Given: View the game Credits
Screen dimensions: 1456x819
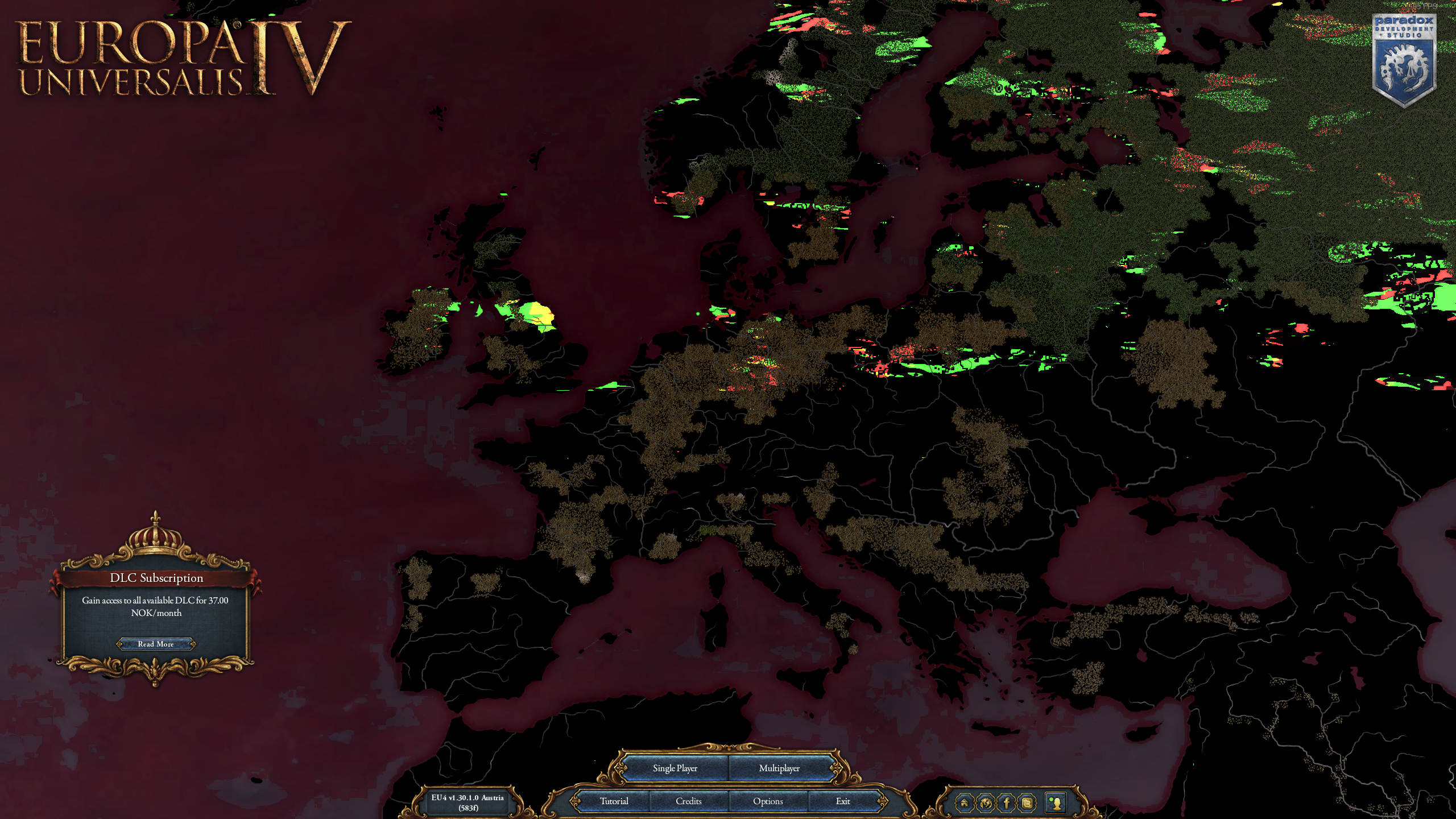Looking at the screenshot, I should tap(689, 801).
